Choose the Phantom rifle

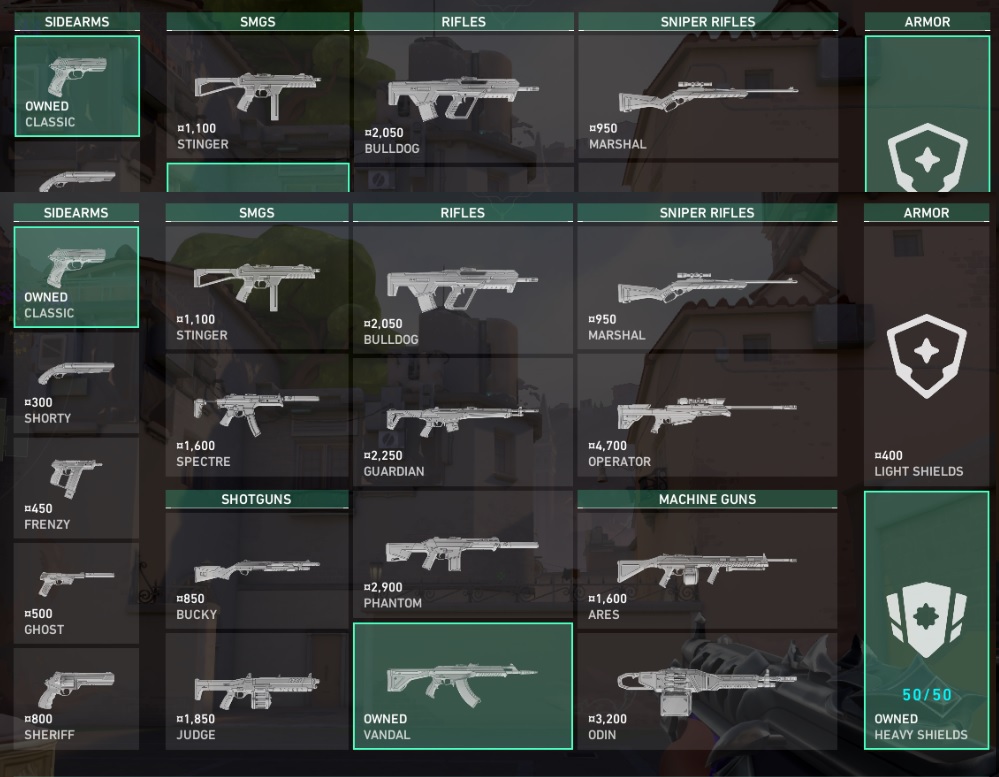[462, 555]
